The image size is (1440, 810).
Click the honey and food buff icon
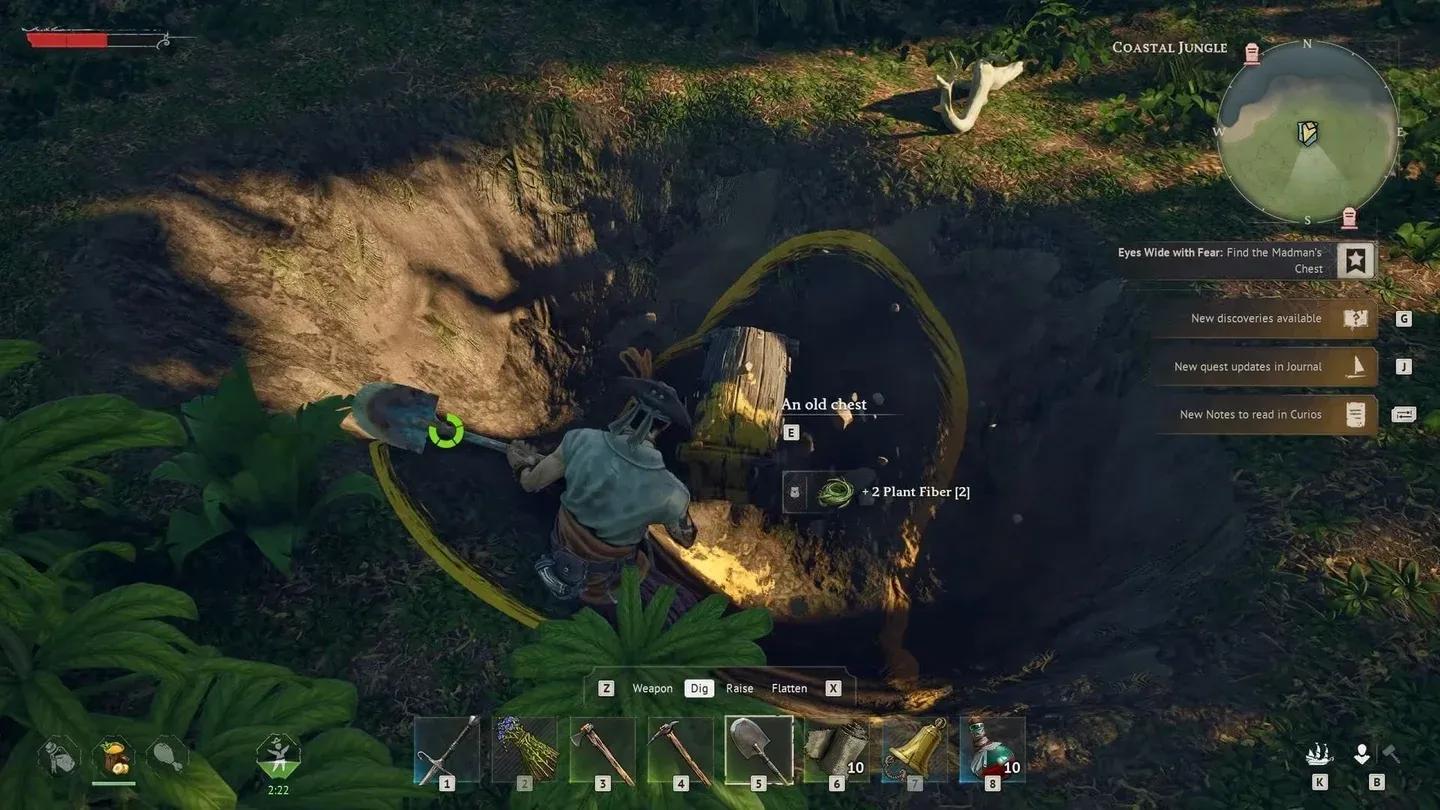(x=113, y=758)
